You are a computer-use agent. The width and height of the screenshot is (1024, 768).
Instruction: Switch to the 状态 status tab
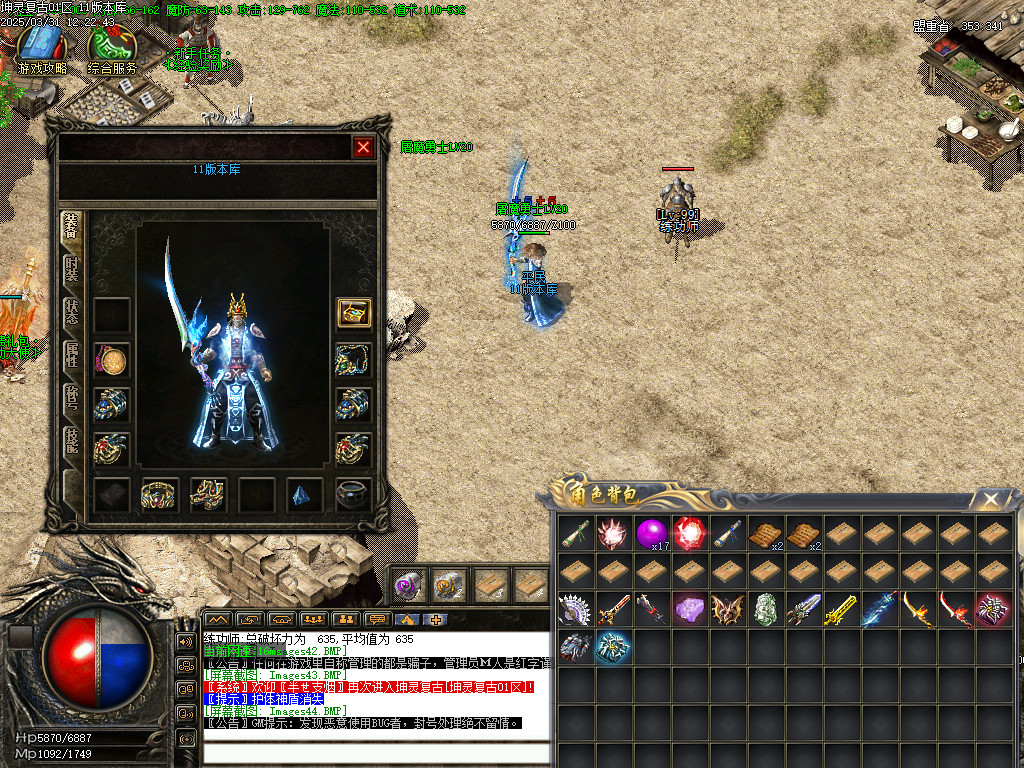72,311
